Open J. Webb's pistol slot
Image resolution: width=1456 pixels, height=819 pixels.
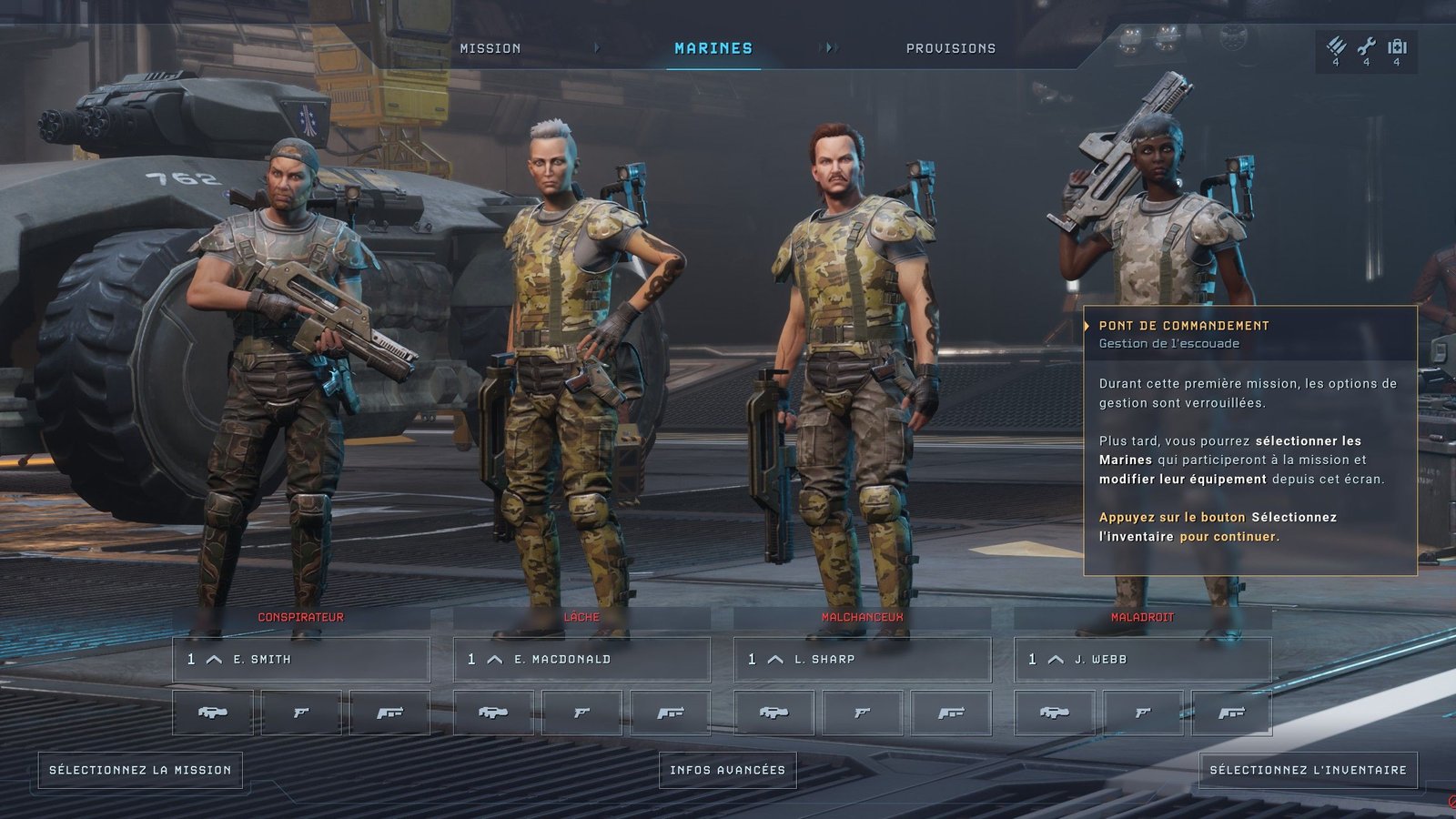tap(1143, 713)
